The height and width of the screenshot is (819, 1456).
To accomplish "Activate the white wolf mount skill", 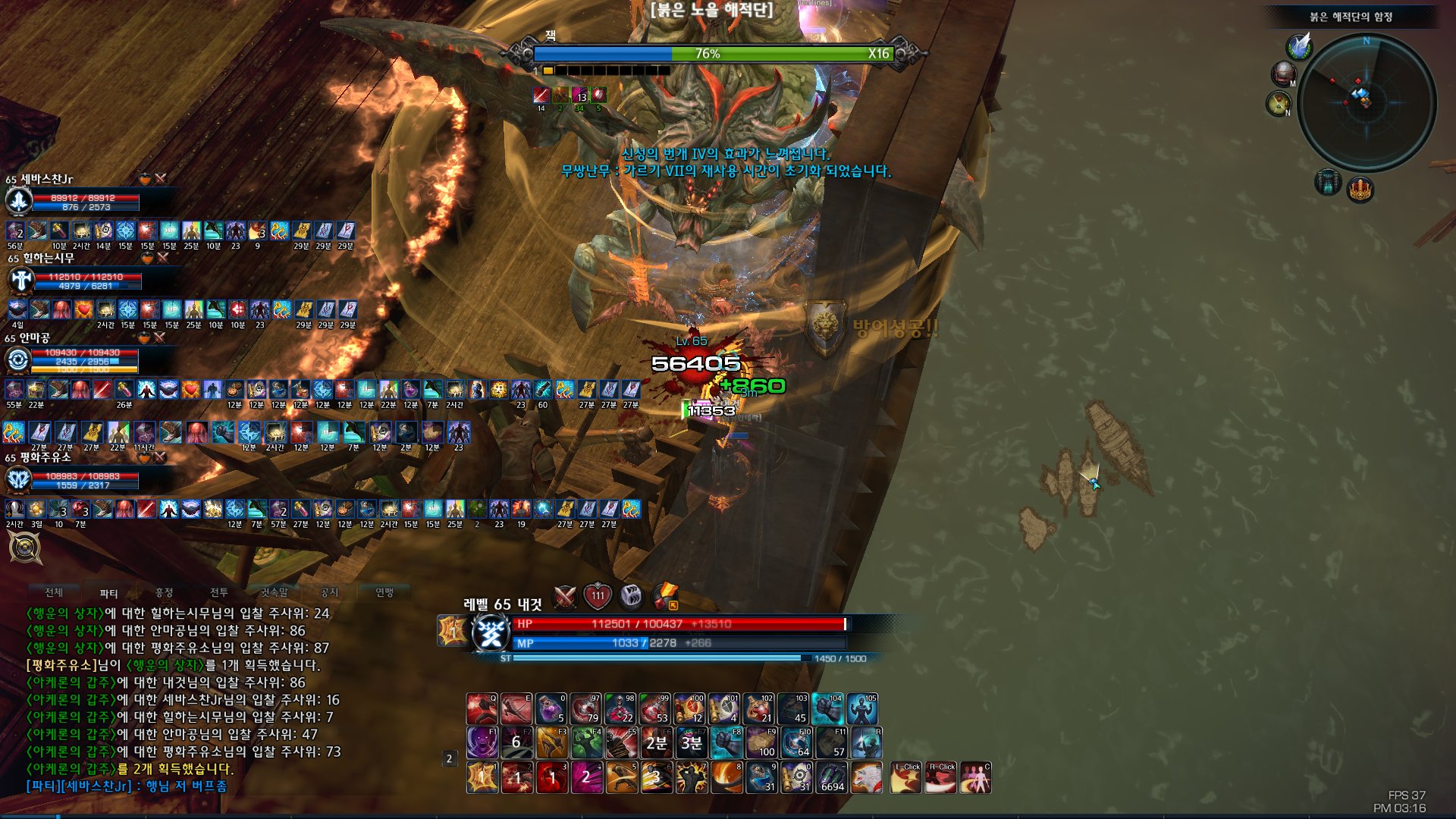I will [866, 777].
